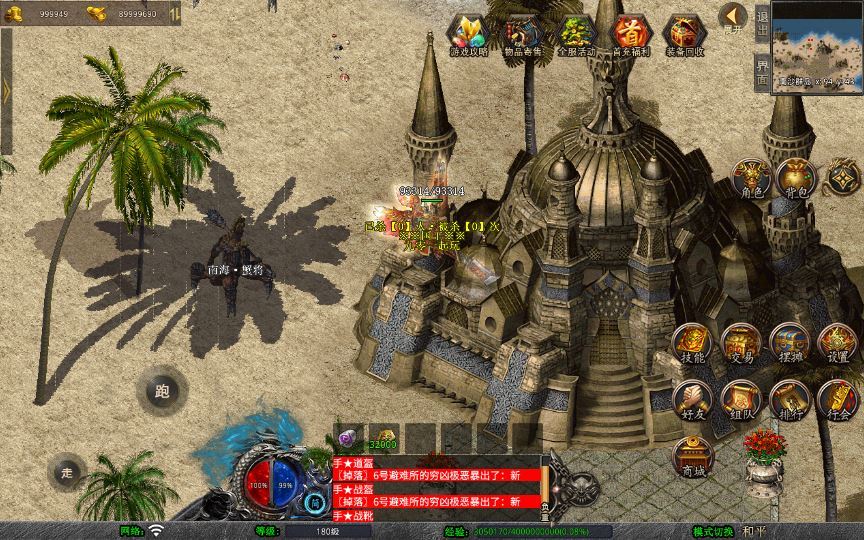Toggle the 展开 arrow button
This screenshot has width=864, height=540.
coord(733,18)
